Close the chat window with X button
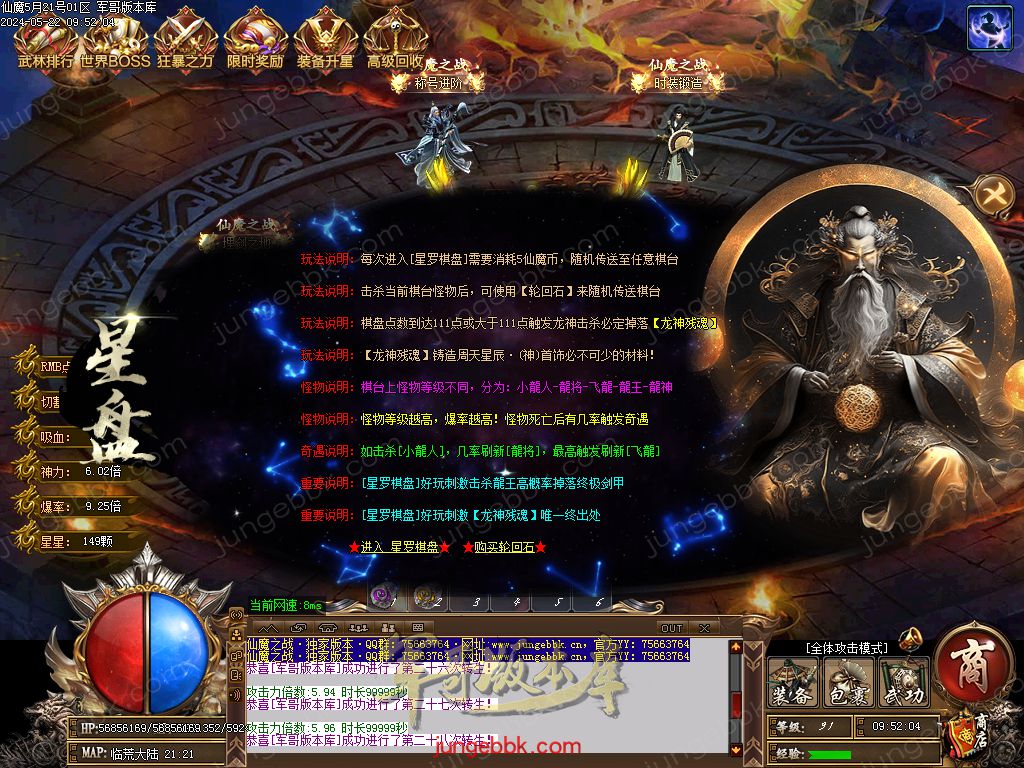This screenshot has width=1024, height=768. pos(704,628)
